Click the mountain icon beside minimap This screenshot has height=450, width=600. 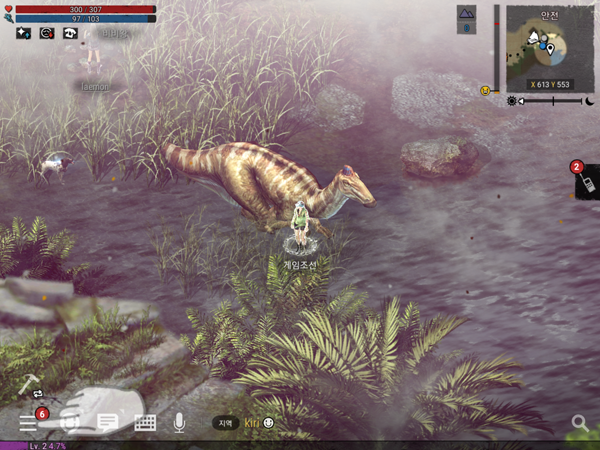click(467, 12)
